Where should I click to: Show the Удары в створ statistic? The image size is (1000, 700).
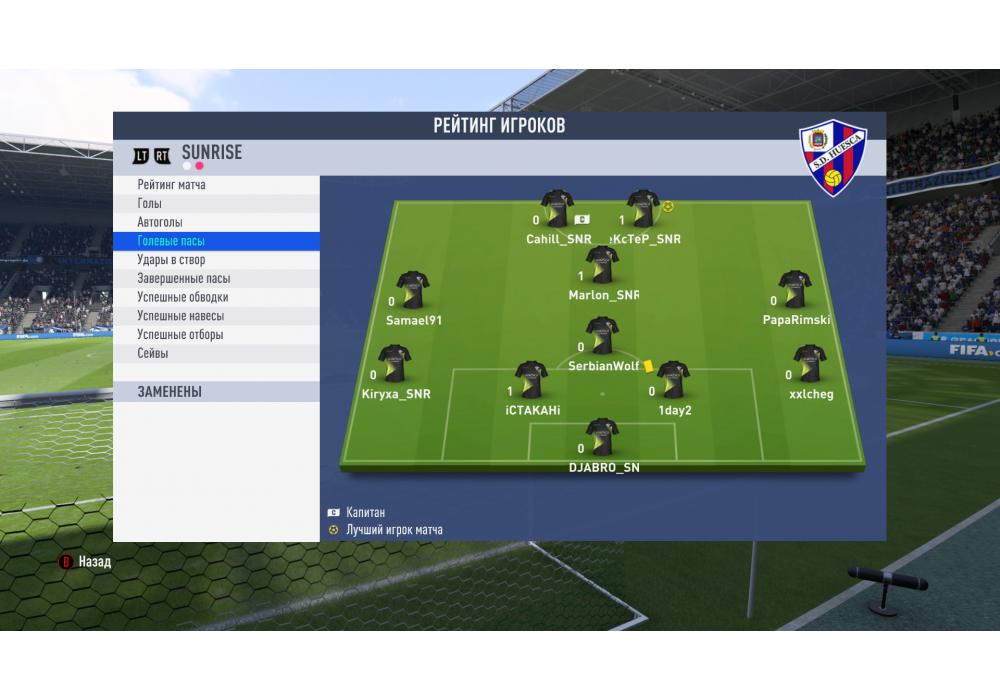216,260
